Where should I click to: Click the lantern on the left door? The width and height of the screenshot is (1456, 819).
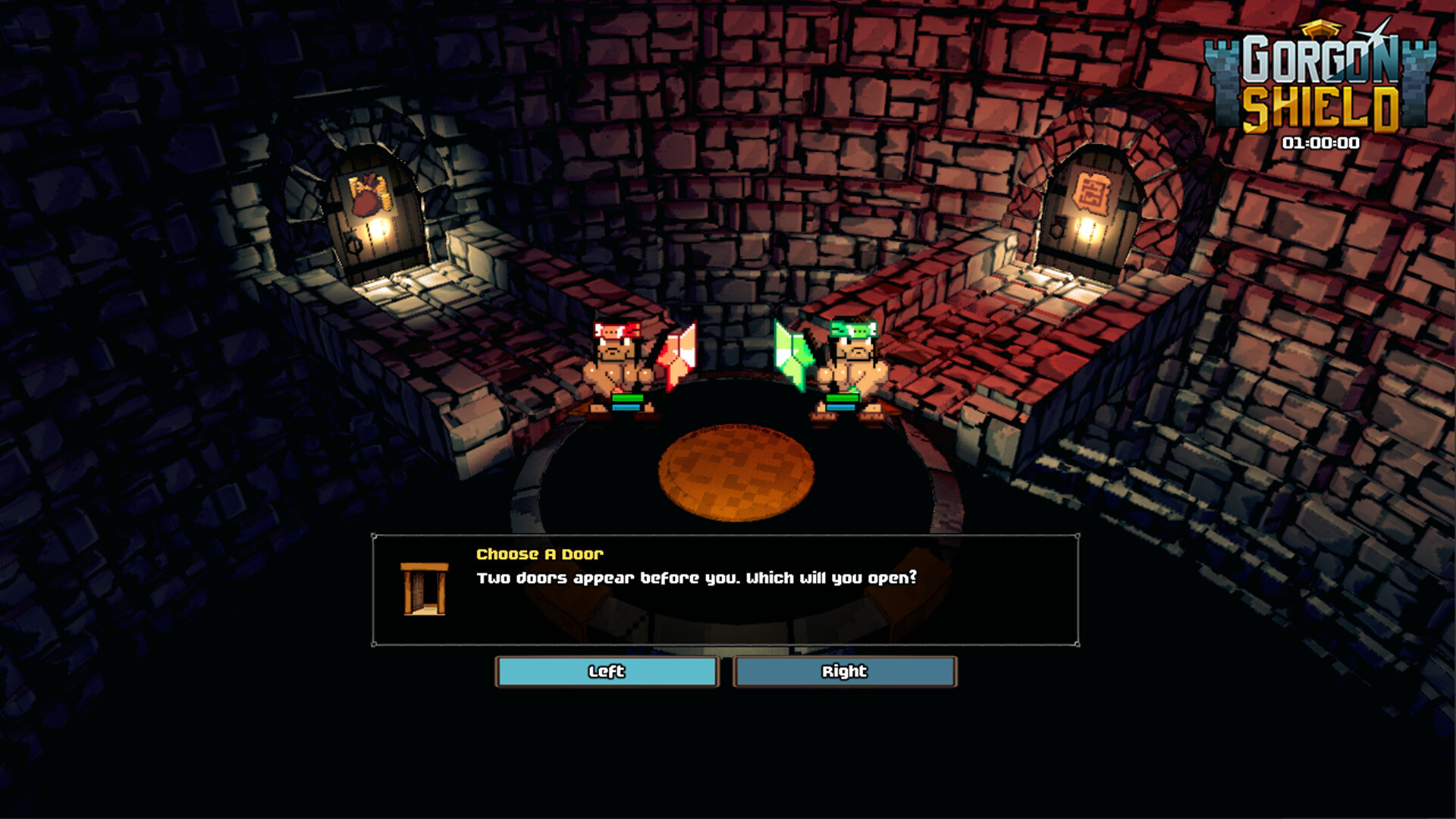(378, 229)
